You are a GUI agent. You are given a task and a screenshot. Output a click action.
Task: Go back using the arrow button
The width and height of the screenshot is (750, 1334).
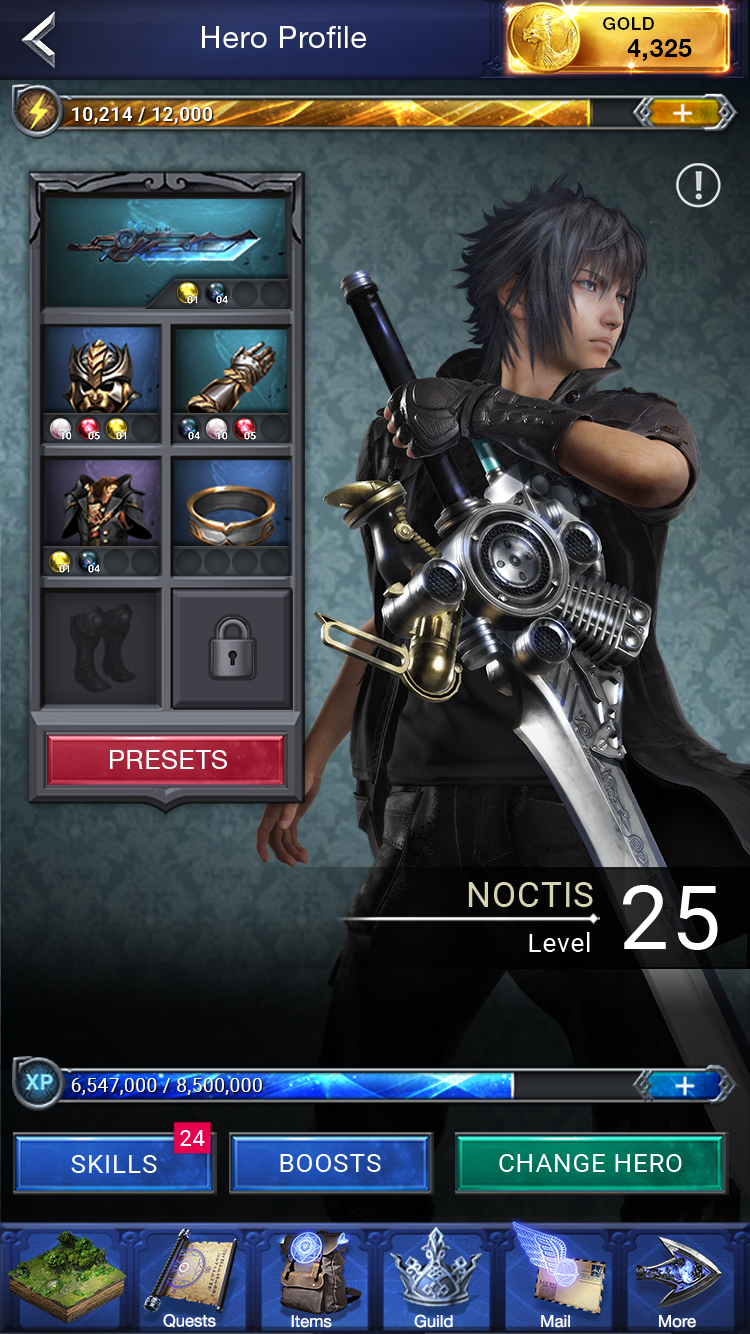40,39
